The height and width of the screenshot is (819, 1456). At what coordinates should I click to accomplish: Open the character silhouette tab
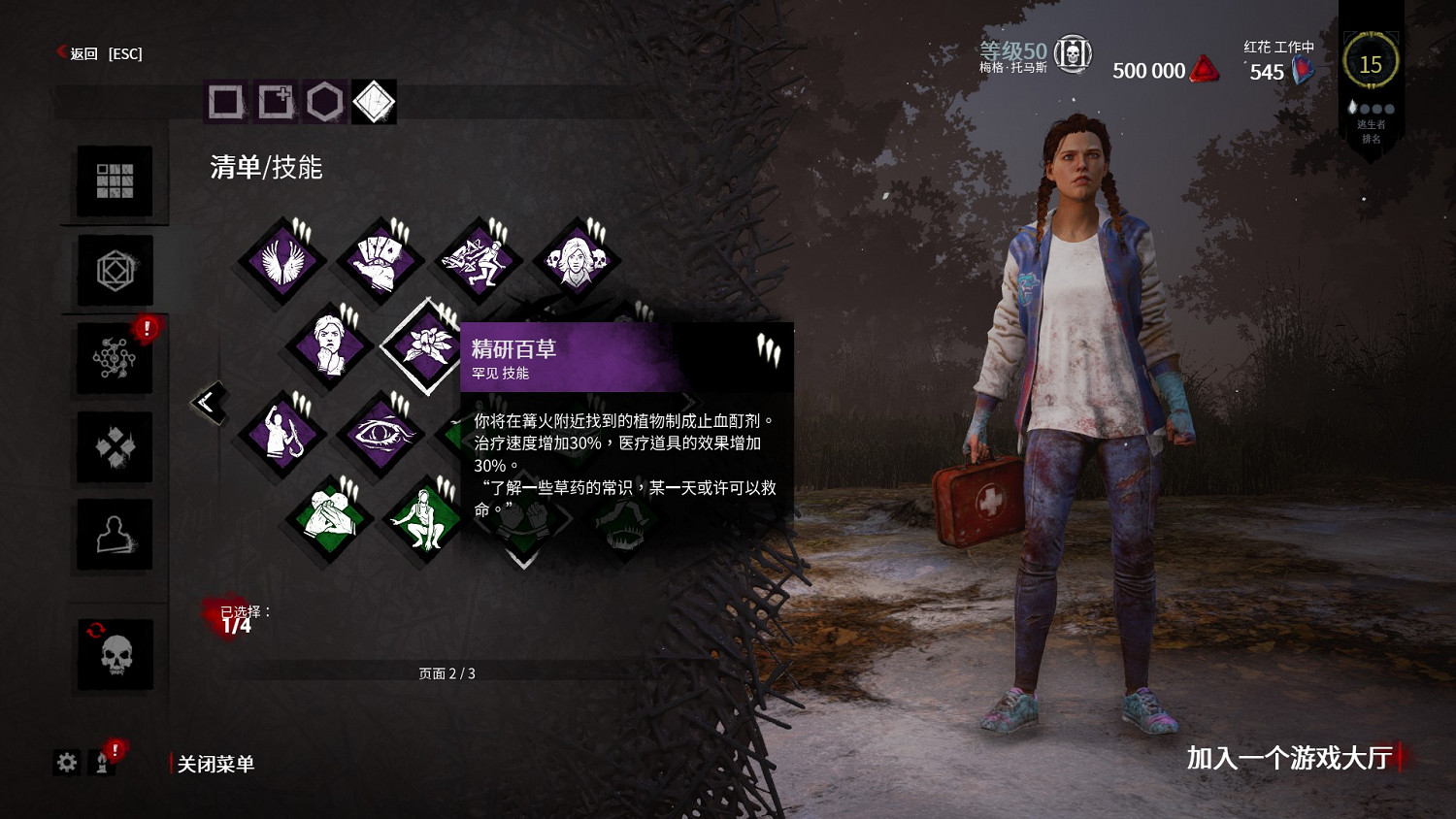(x=115, y=535)
